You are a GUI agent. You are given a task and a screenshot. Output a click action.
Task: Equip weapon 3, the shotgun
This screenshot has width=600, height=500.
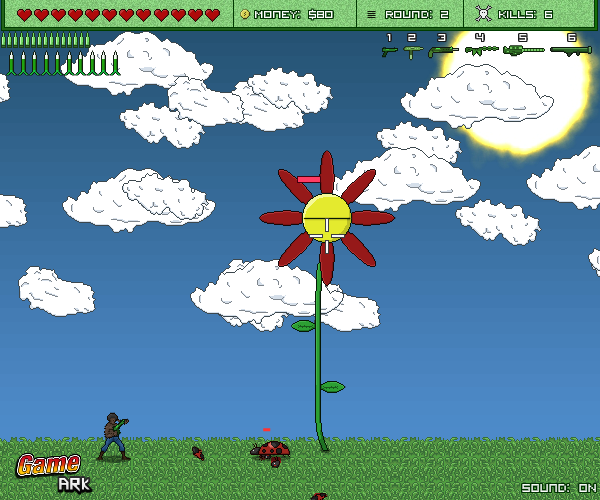(442, 50)
